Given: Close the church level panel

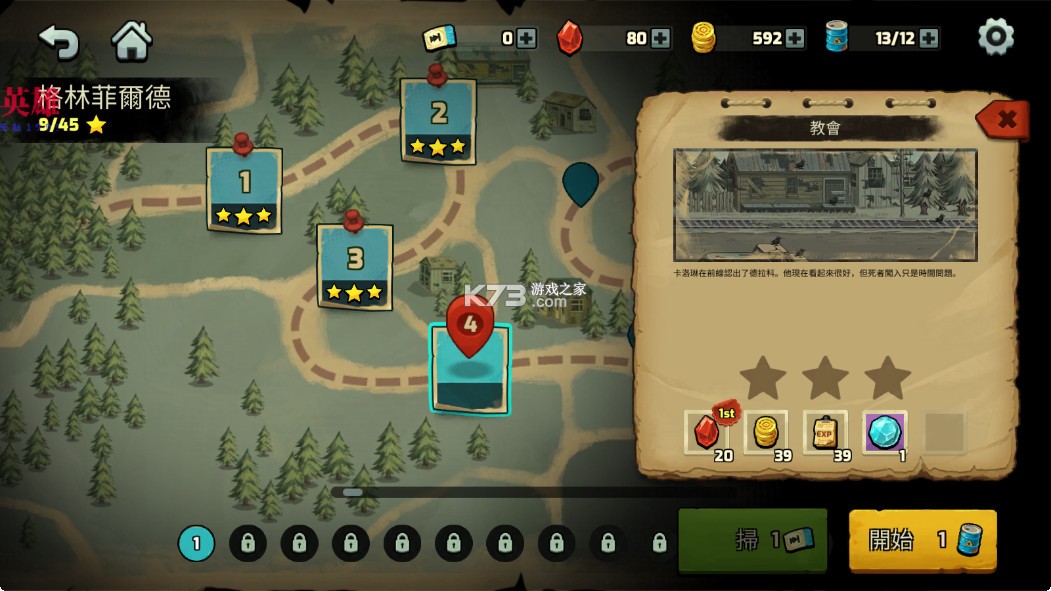Looking at the screenshot, I should coord(1004,120).
